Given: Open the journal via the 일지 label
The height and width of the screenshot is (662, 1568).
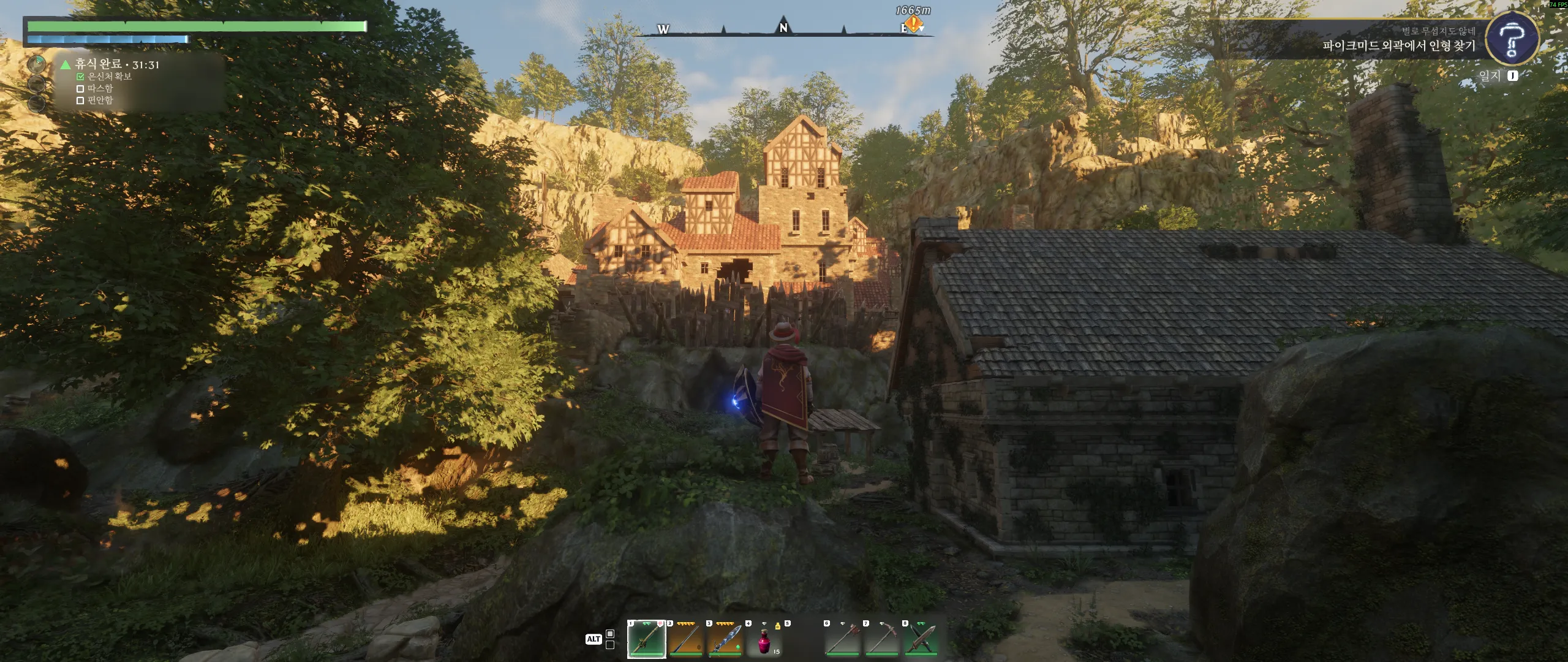Looking at the screenshot, I should point(1489,76).
